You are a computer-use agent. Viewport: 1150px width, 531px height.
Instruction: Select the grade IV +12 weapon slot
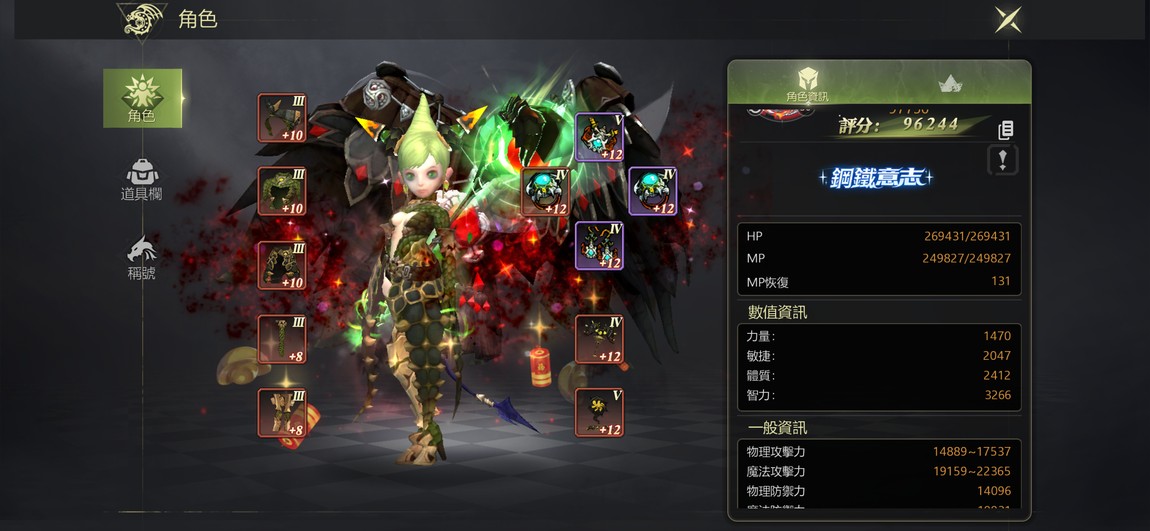point(600,339)
